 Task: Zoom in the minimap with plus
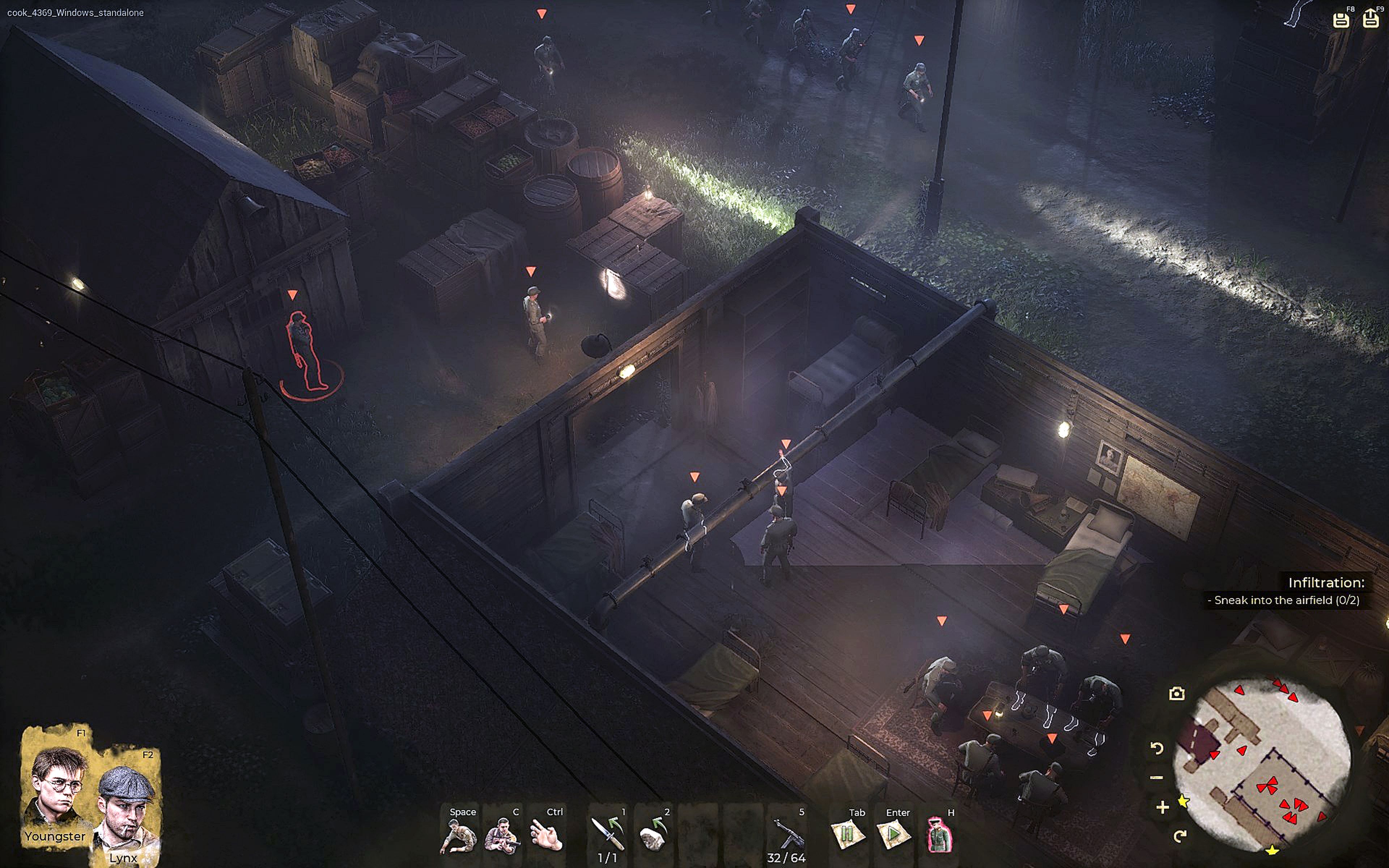[1162, 808]
